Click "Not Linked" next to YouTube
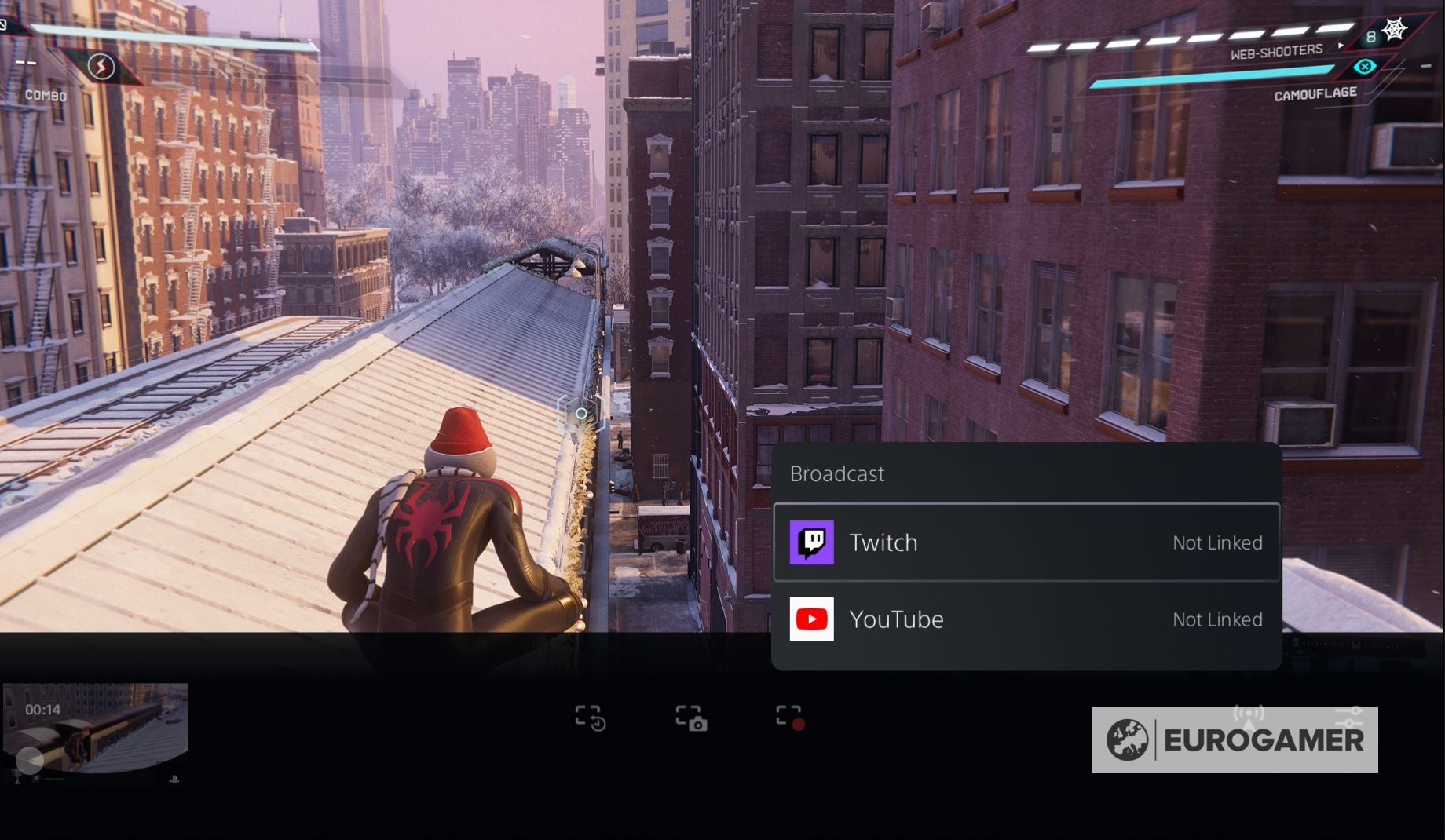The height and width of the screenshot is (840, 1445). tap(1217, 619)
